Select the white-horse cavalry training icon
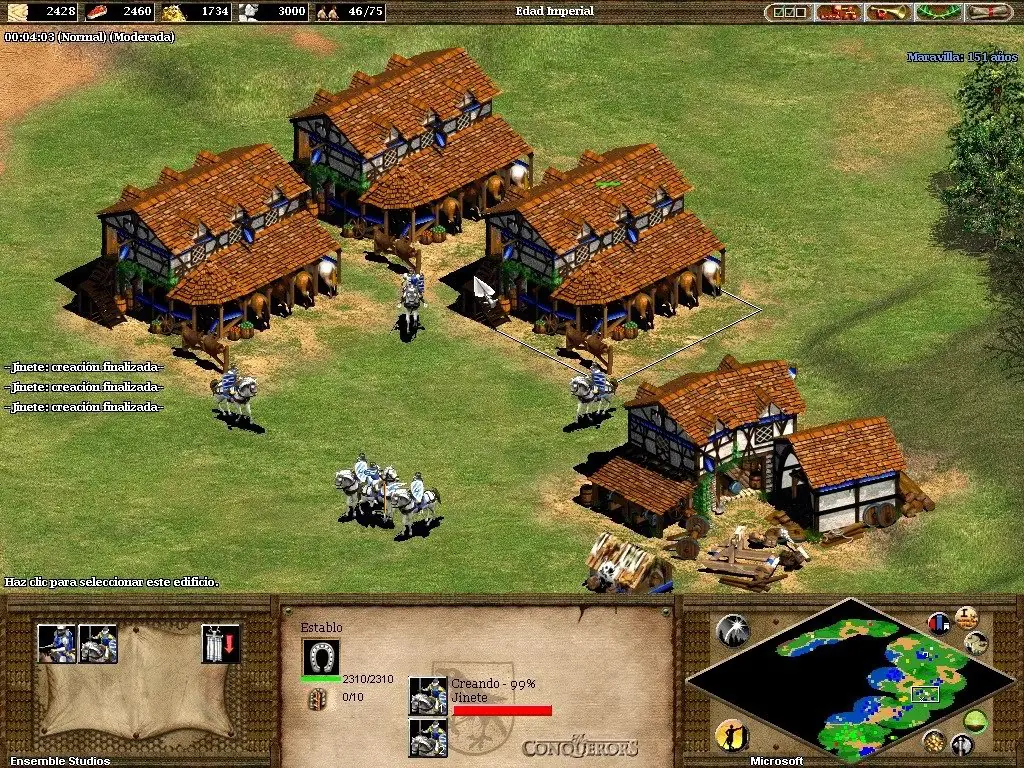1024x768 pixels. pyautogui.click(x=98, y=643)
